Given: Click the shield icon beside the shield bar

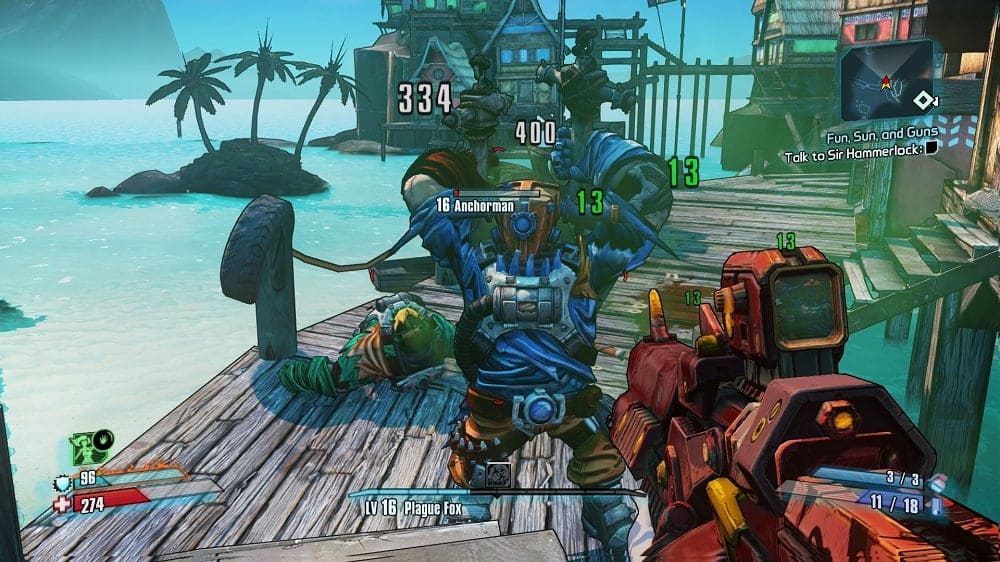Looking at the screenshot, I should 64,484.
